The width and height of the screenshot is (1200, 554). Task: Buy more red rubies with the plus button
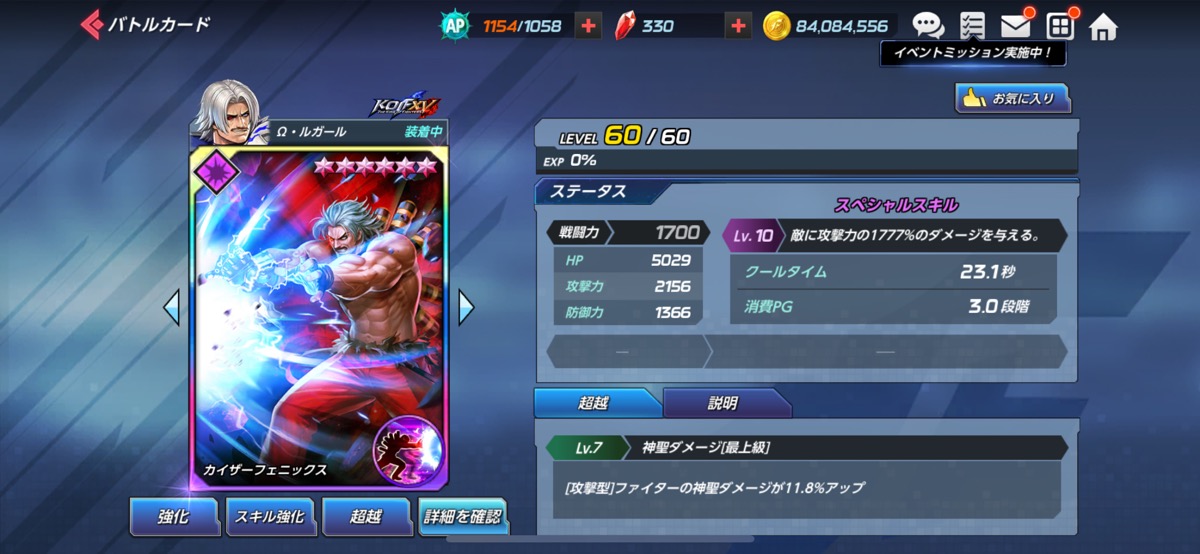[737, 26]
